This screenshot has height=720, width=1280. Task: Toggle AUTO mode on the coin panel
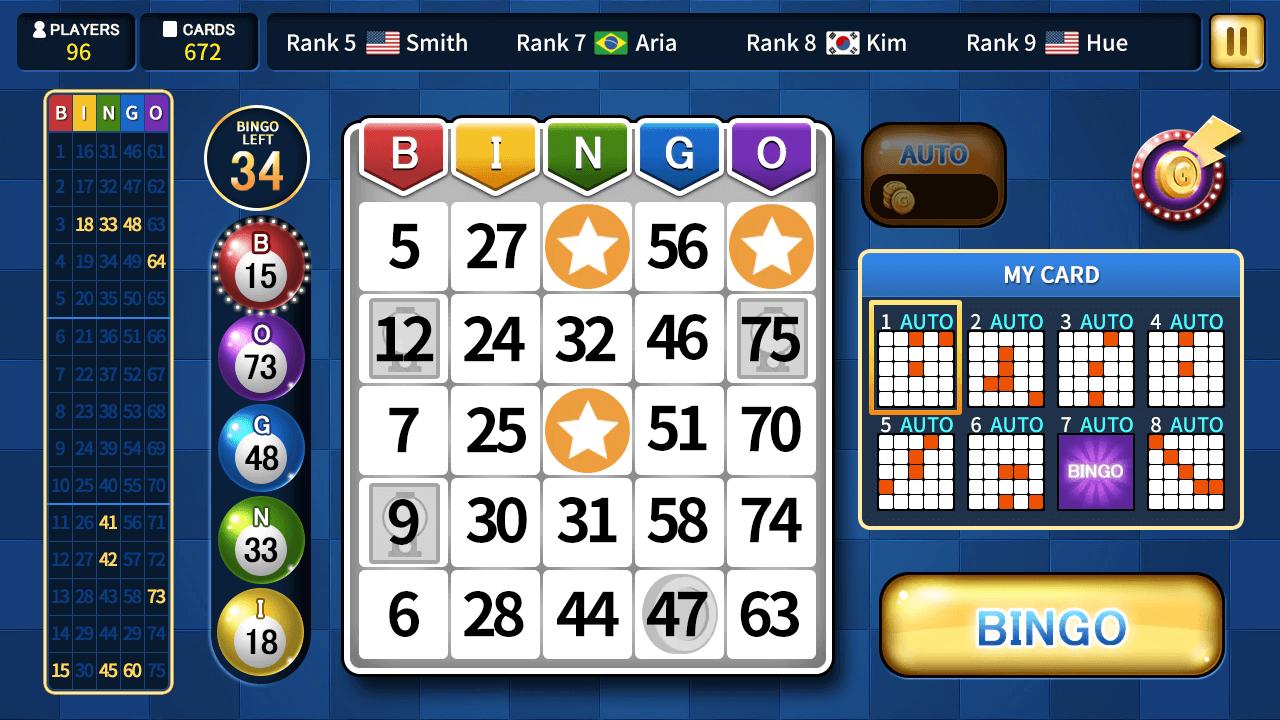pos(932,172)
